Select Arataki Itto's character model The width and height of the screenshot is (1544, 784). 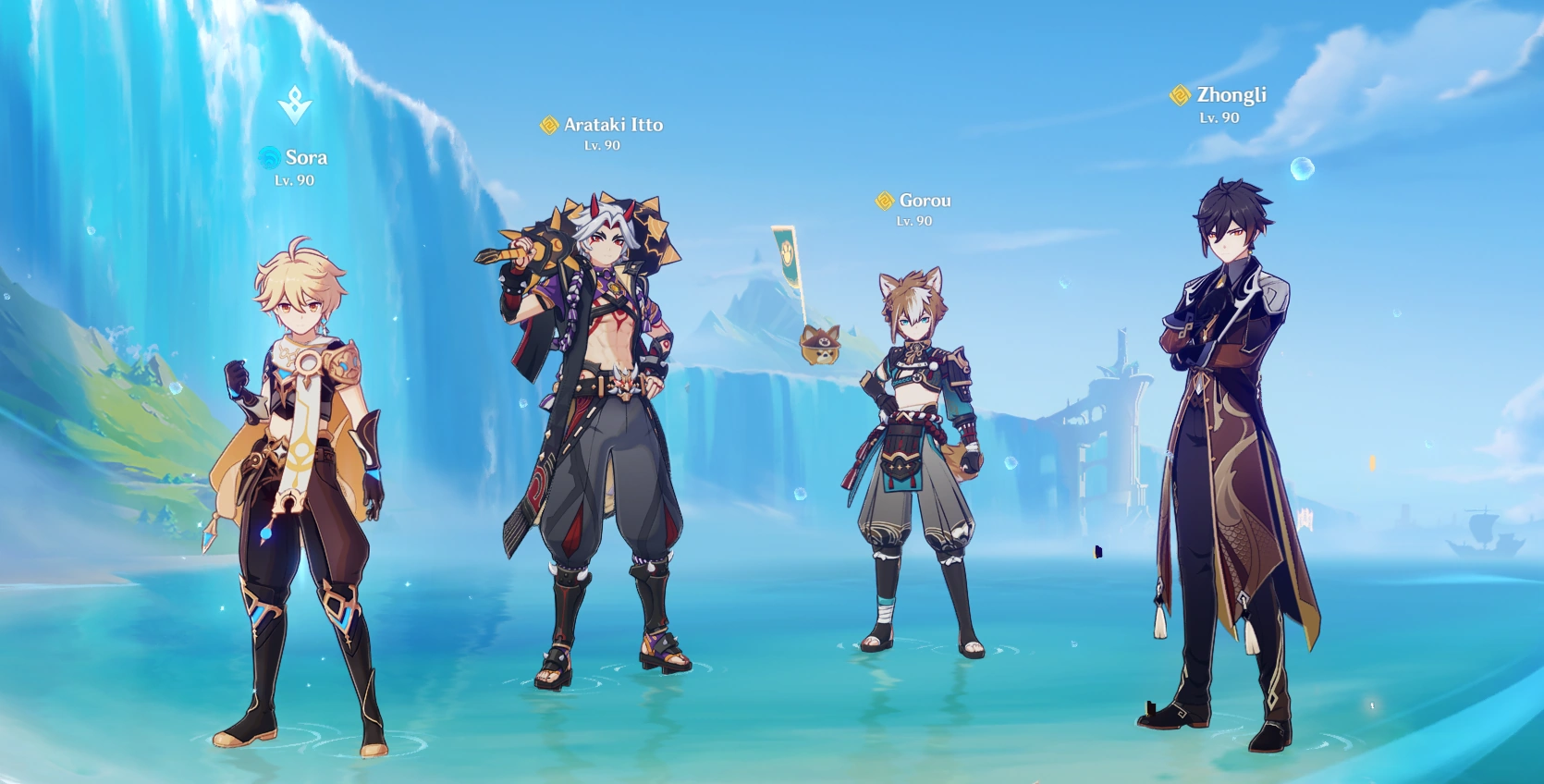click(x=601, y=416)
